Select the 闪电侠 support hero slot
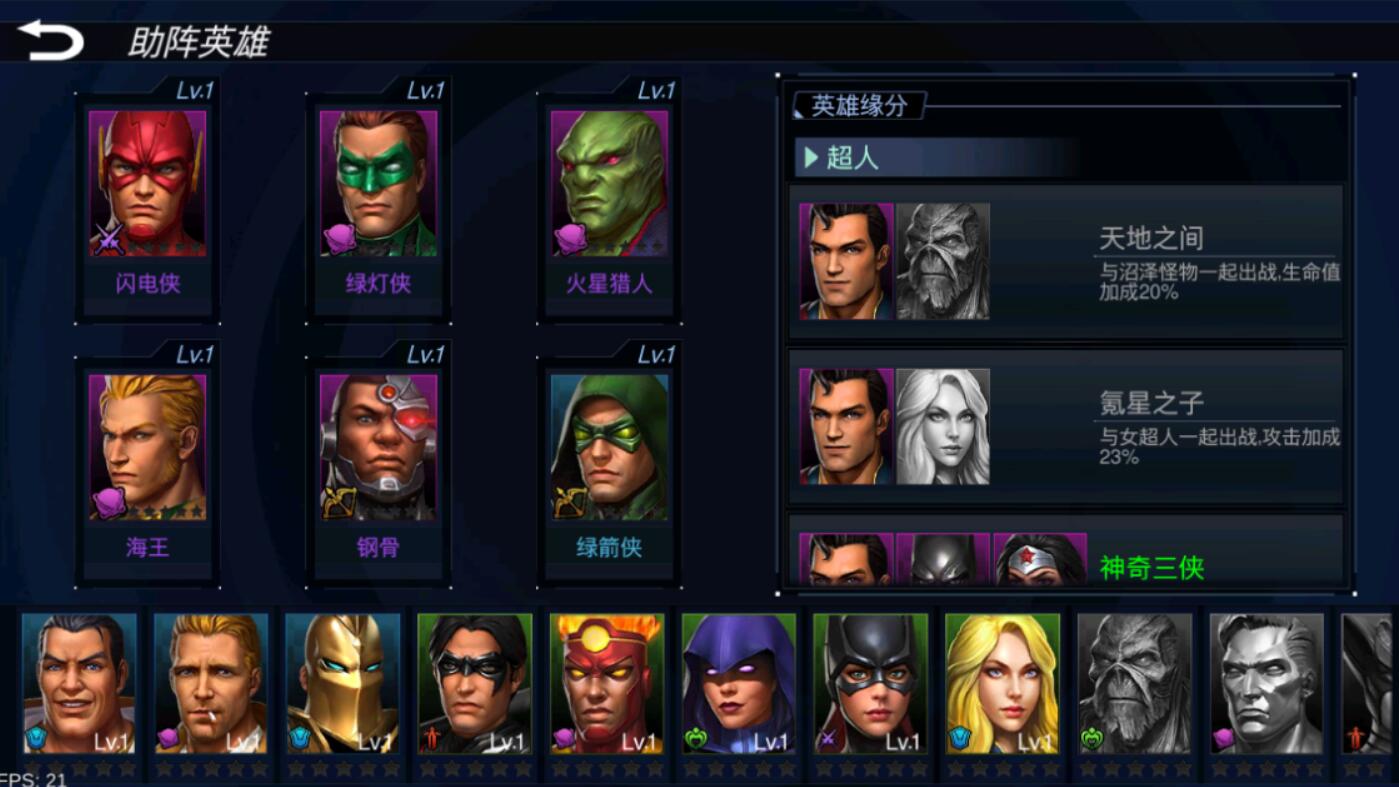 tap(147, 200)
